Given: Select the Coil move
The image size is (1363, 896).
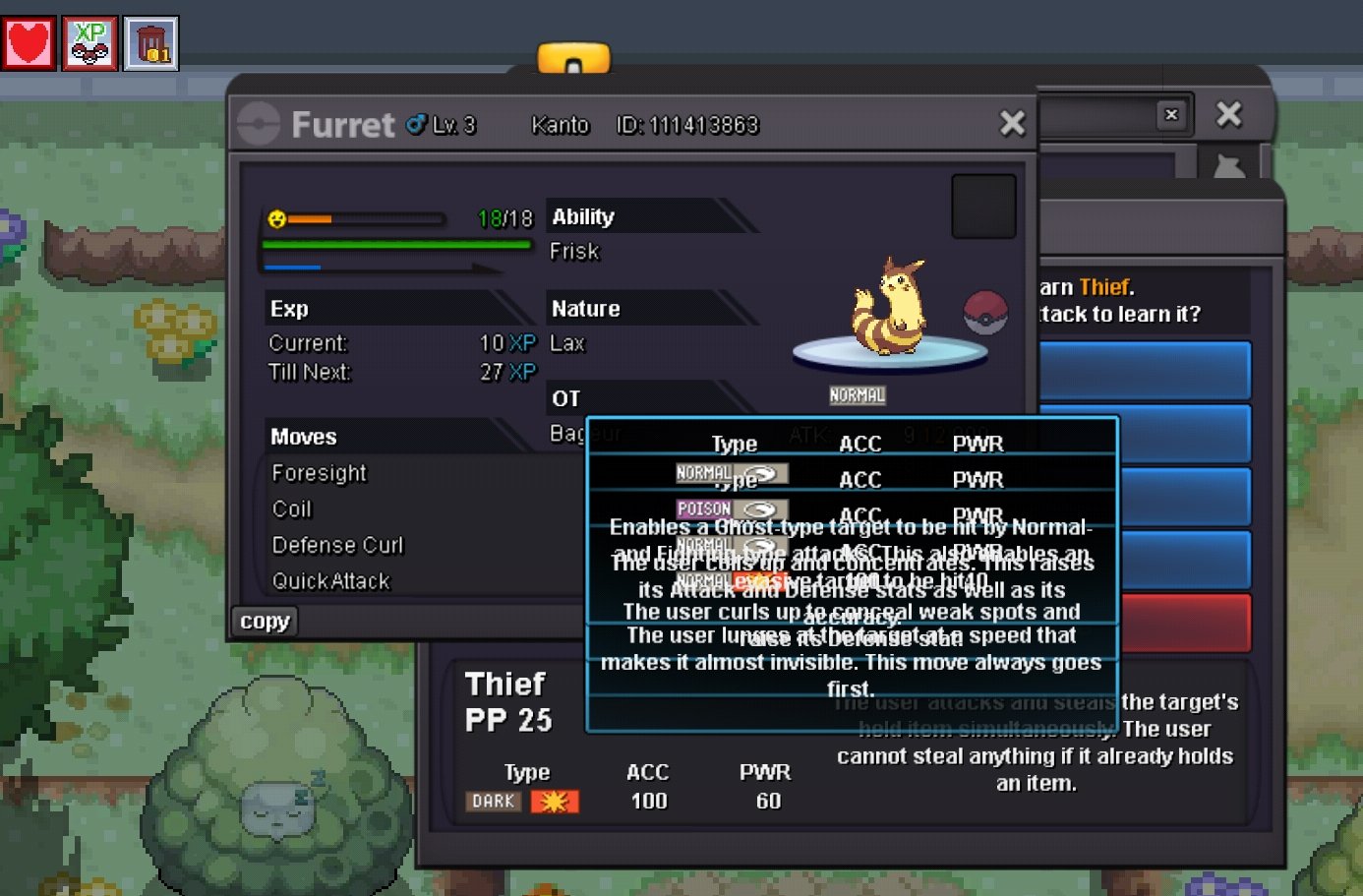Looking at the screenshot, I should 292,509.
